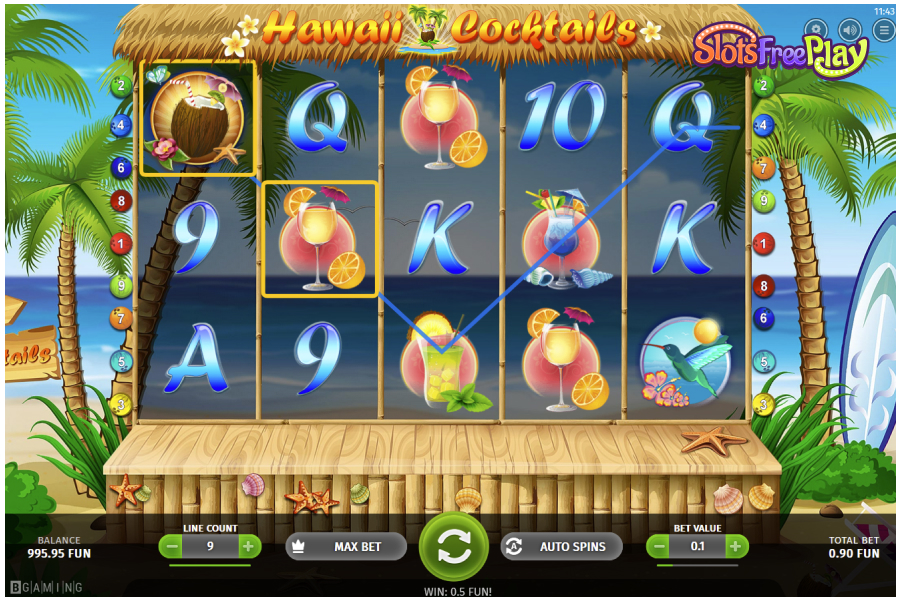Raise the bet value with plus
The width and height of the screenshot is (900, 600).
(x=735, y=547)
